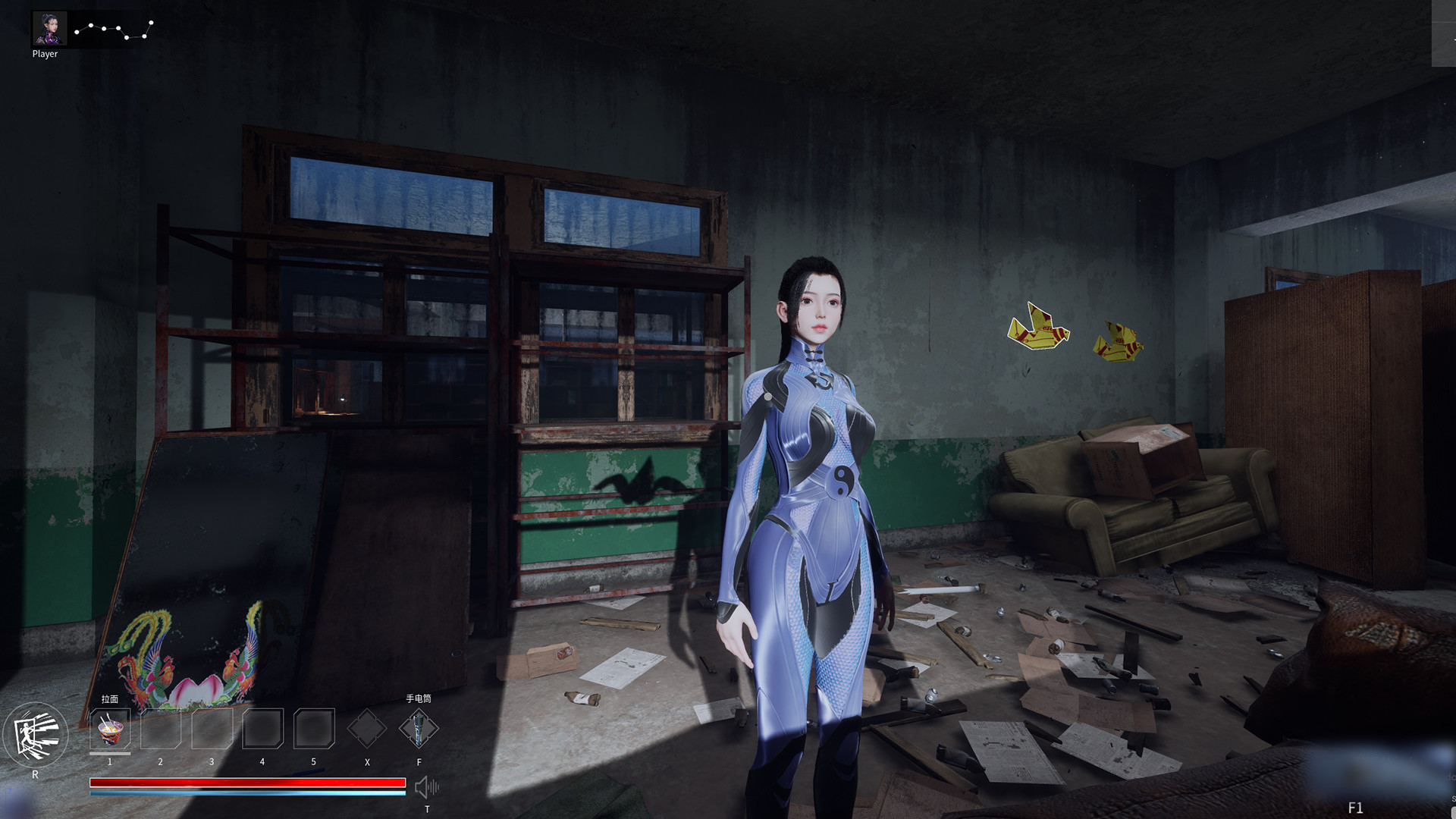Click the Player name label
The image size is (1456, 819).
(46, 55)
